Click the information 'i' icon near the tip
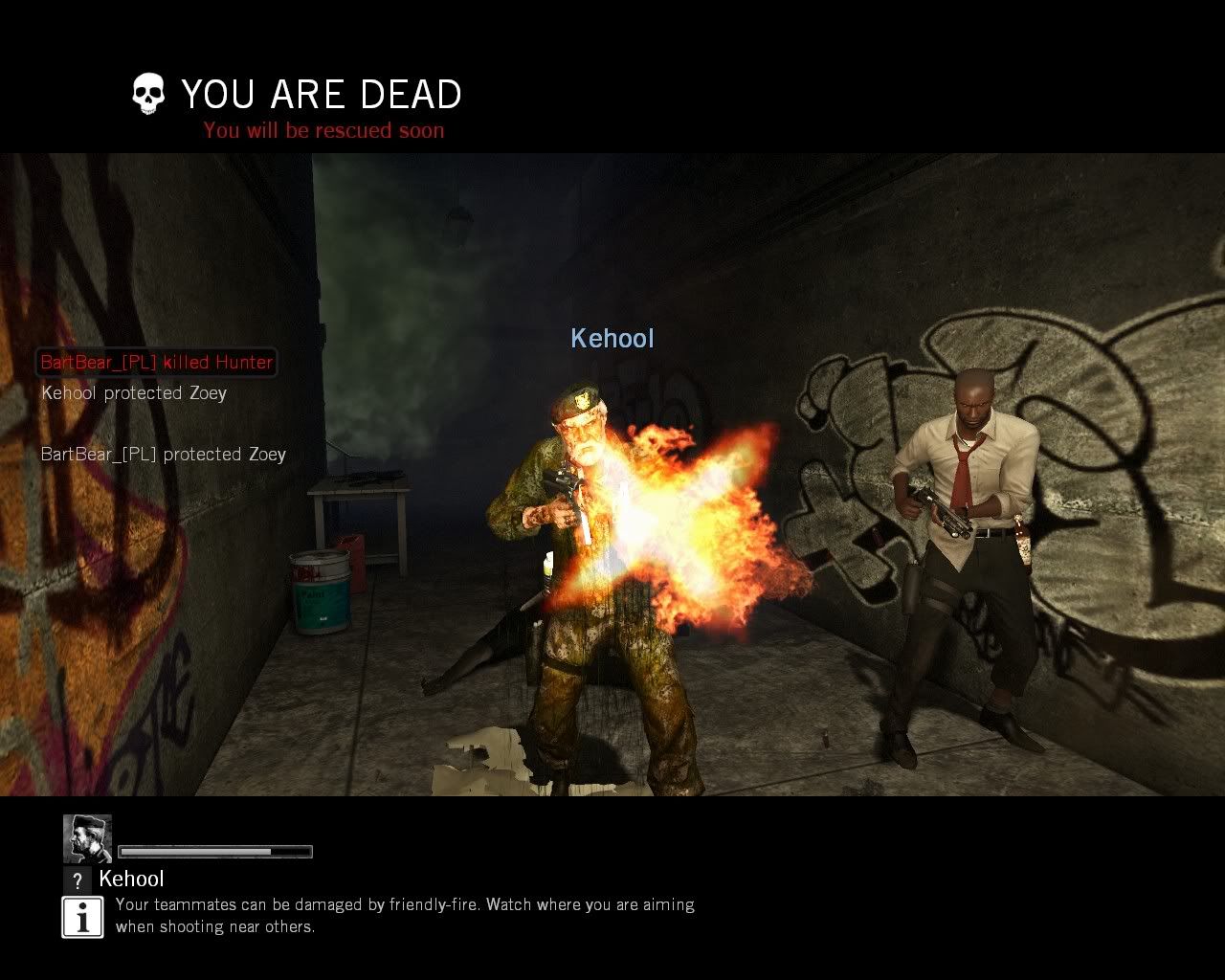1225x980 pixels. [82, 916]
